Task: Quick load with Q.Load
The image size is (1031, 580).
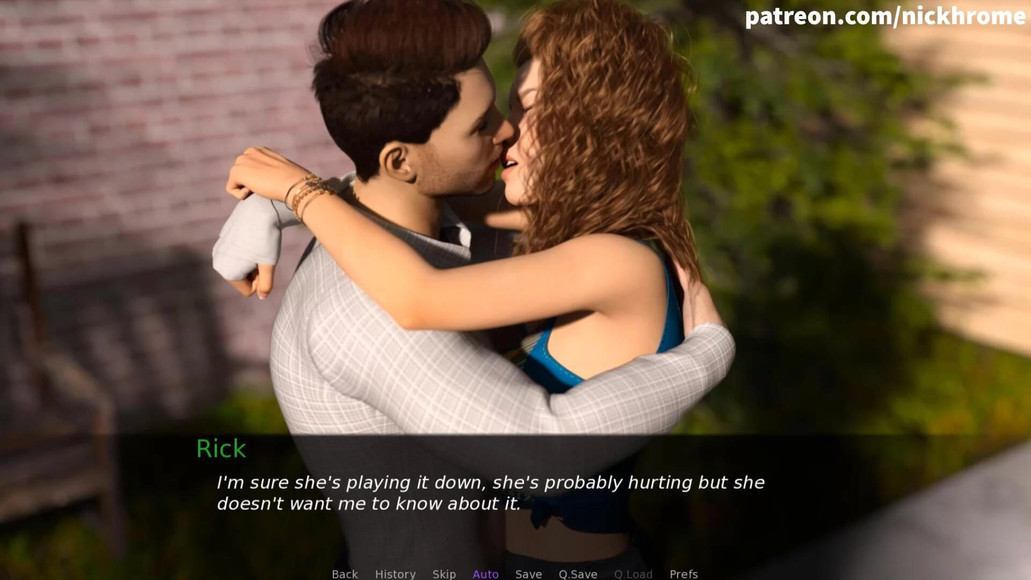Action: pos(633,573)
